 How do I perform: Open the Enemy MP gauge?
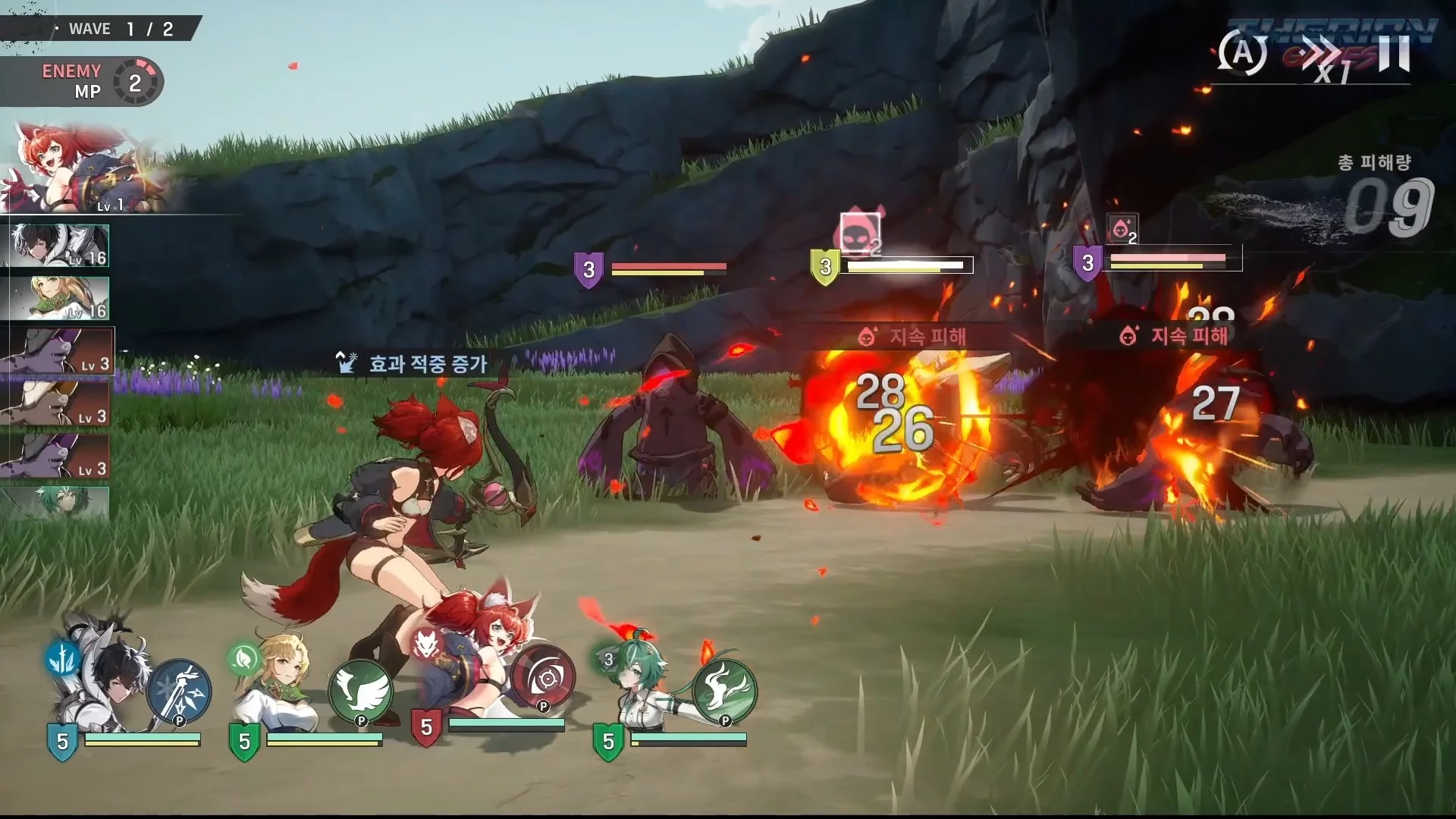coord(136,82)
